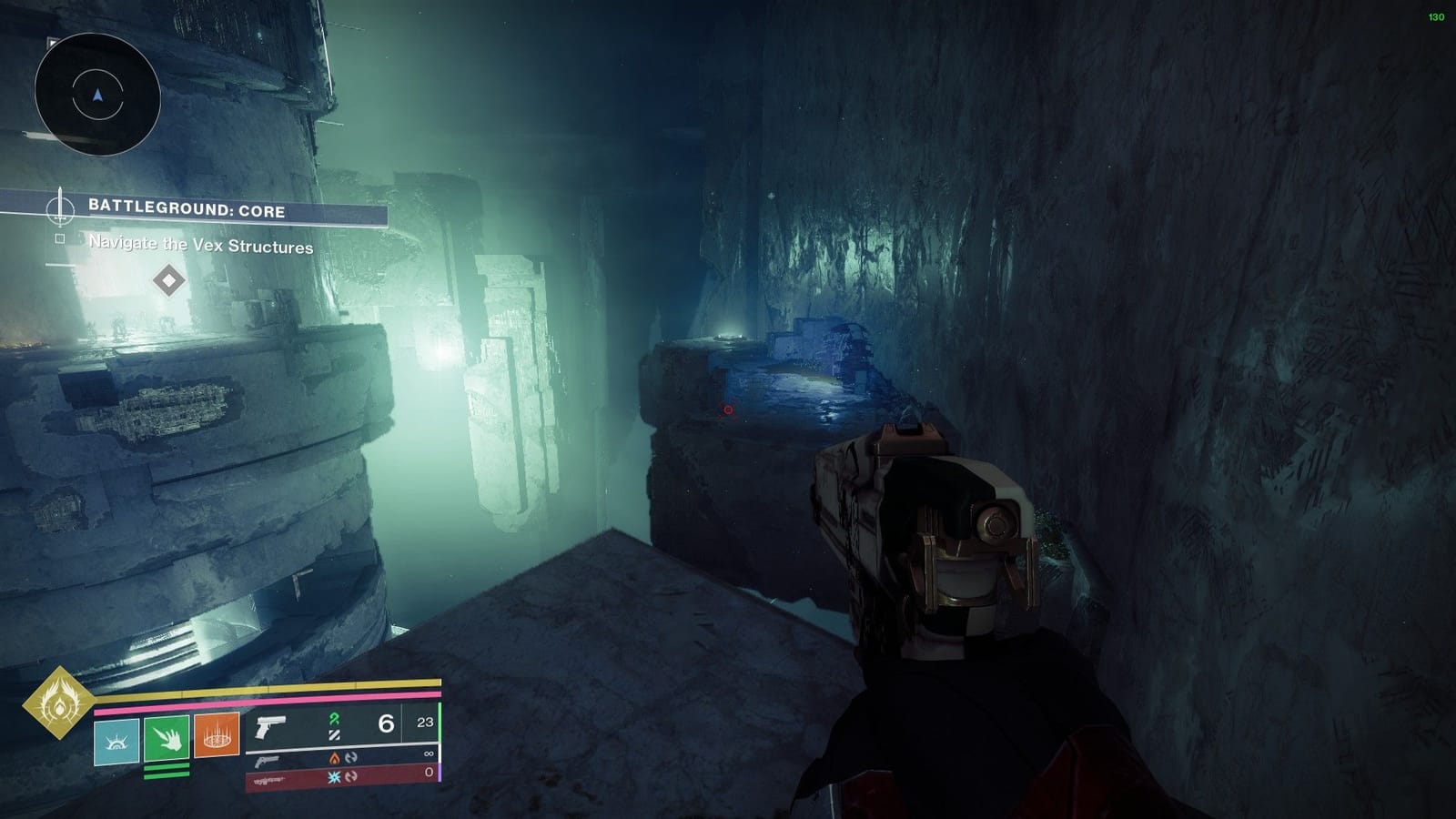Select the orange grenade ability icon
Image resolution: width=1456 pixels, height=819 pixels.
(x=216, y=735)
